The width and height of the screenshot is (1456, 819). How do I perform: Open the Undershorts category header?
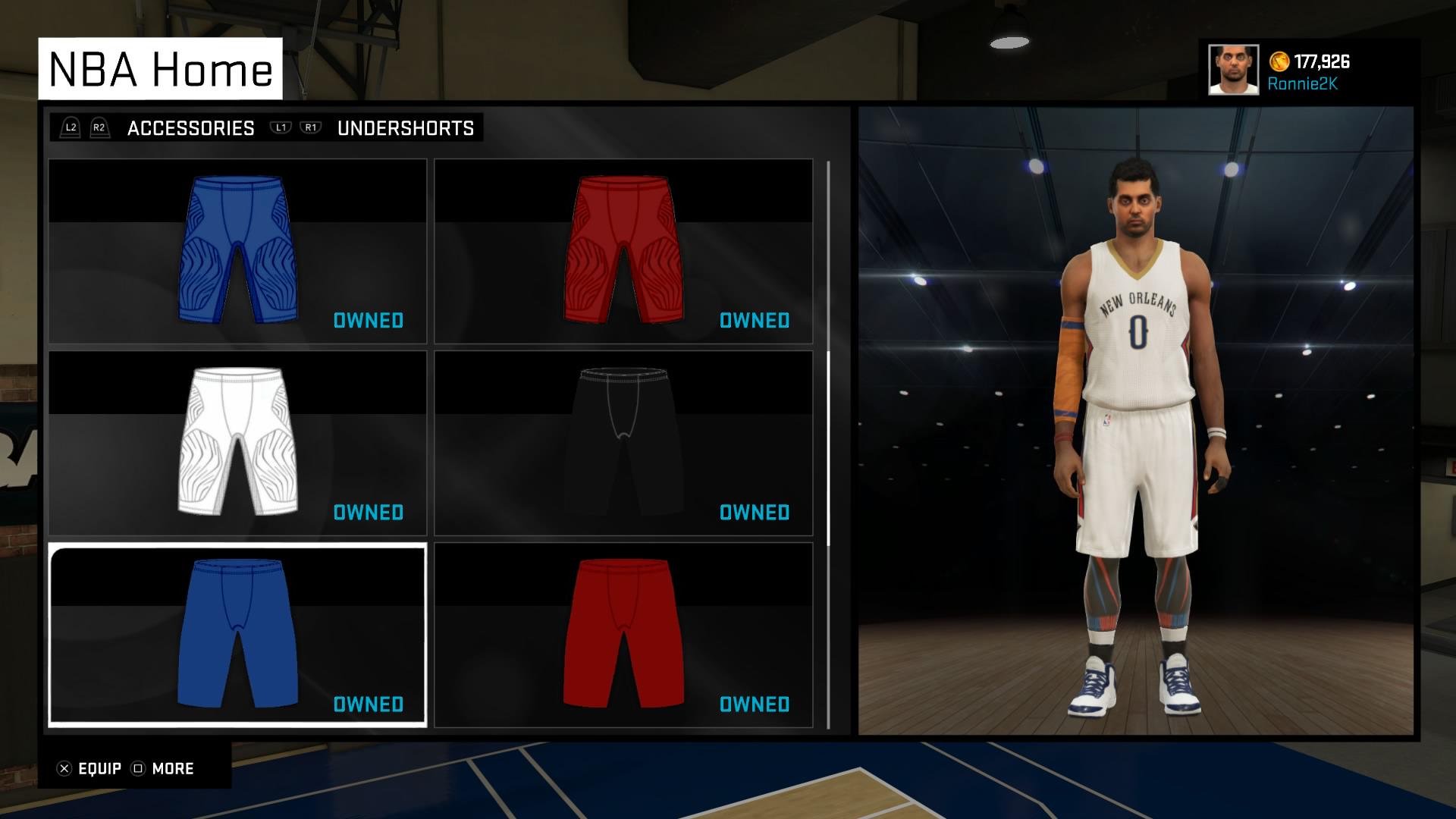point(405,127)
